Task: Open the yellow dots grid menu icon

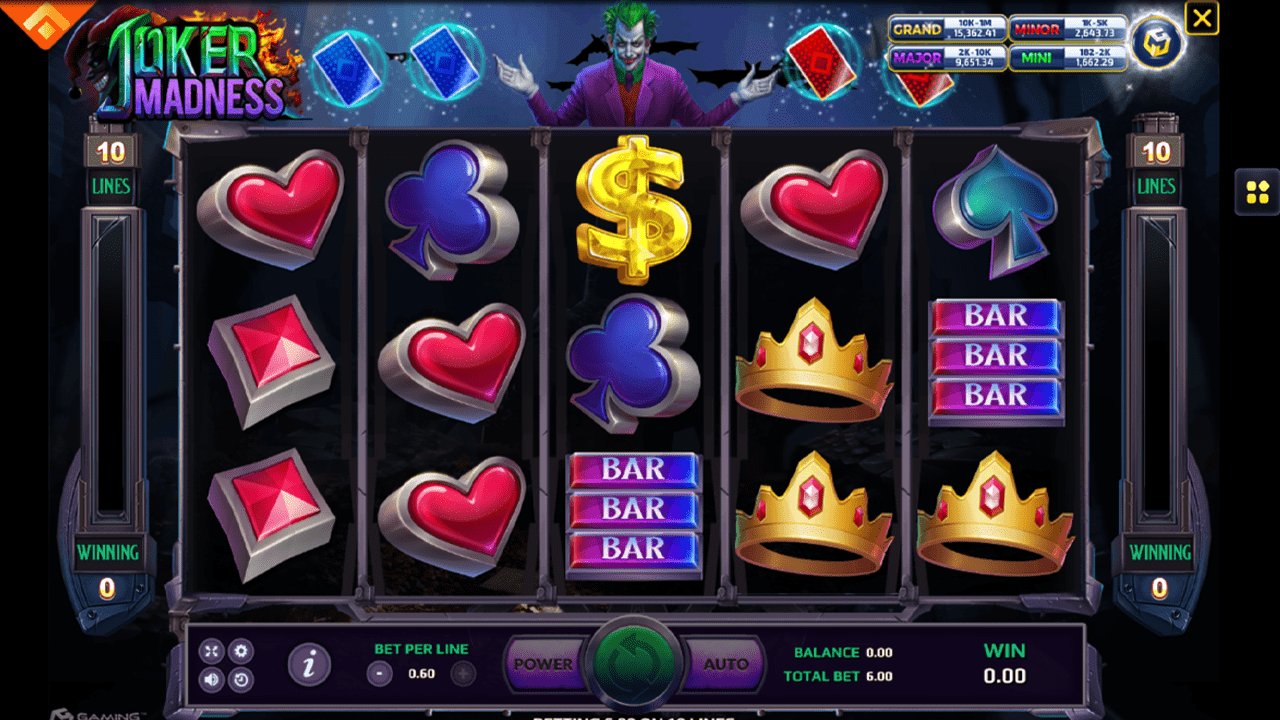Action: click(1257, 194)
